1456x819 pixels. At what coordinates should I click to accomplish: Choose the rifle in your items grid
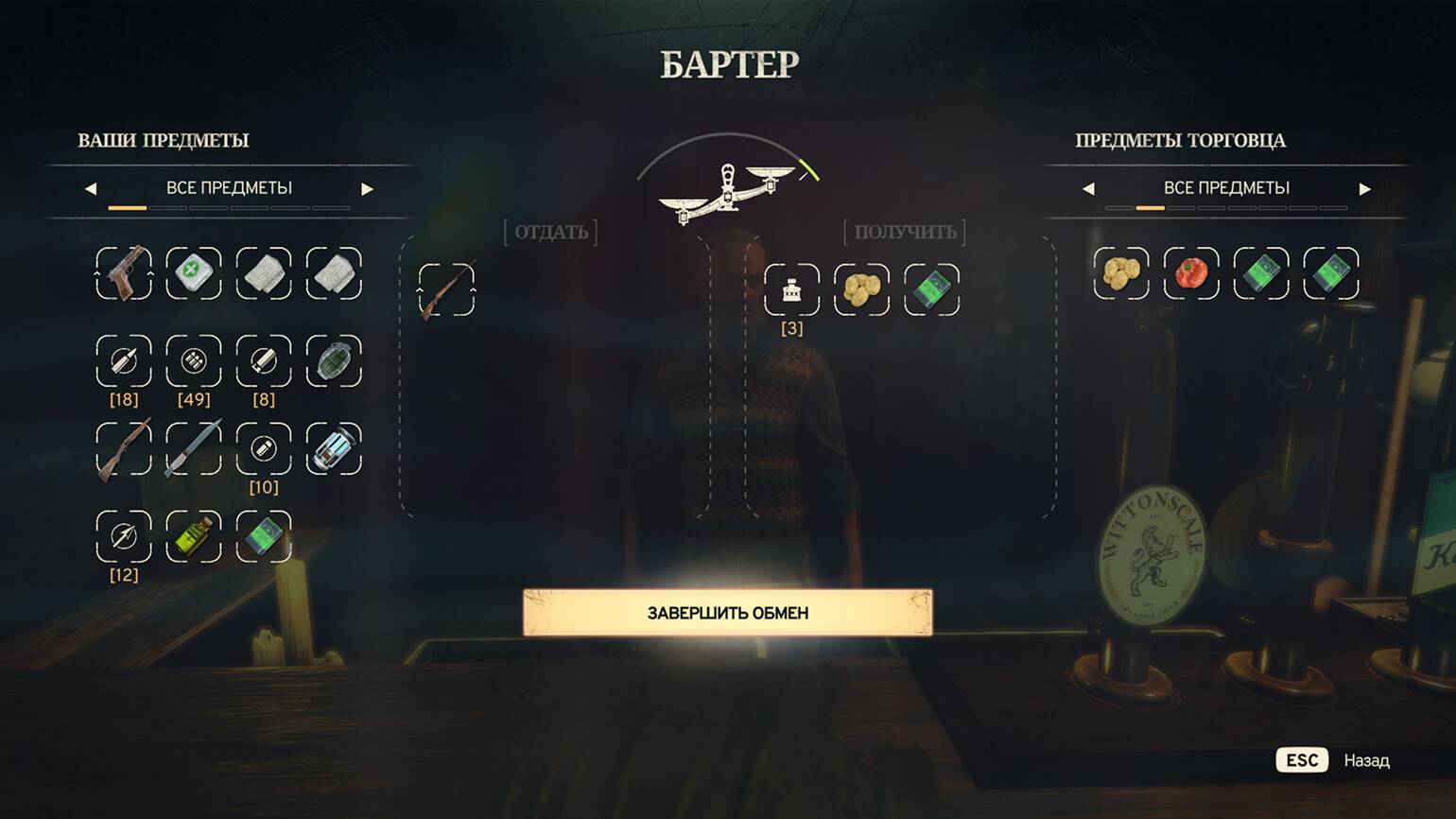click(x=124, y=449)
